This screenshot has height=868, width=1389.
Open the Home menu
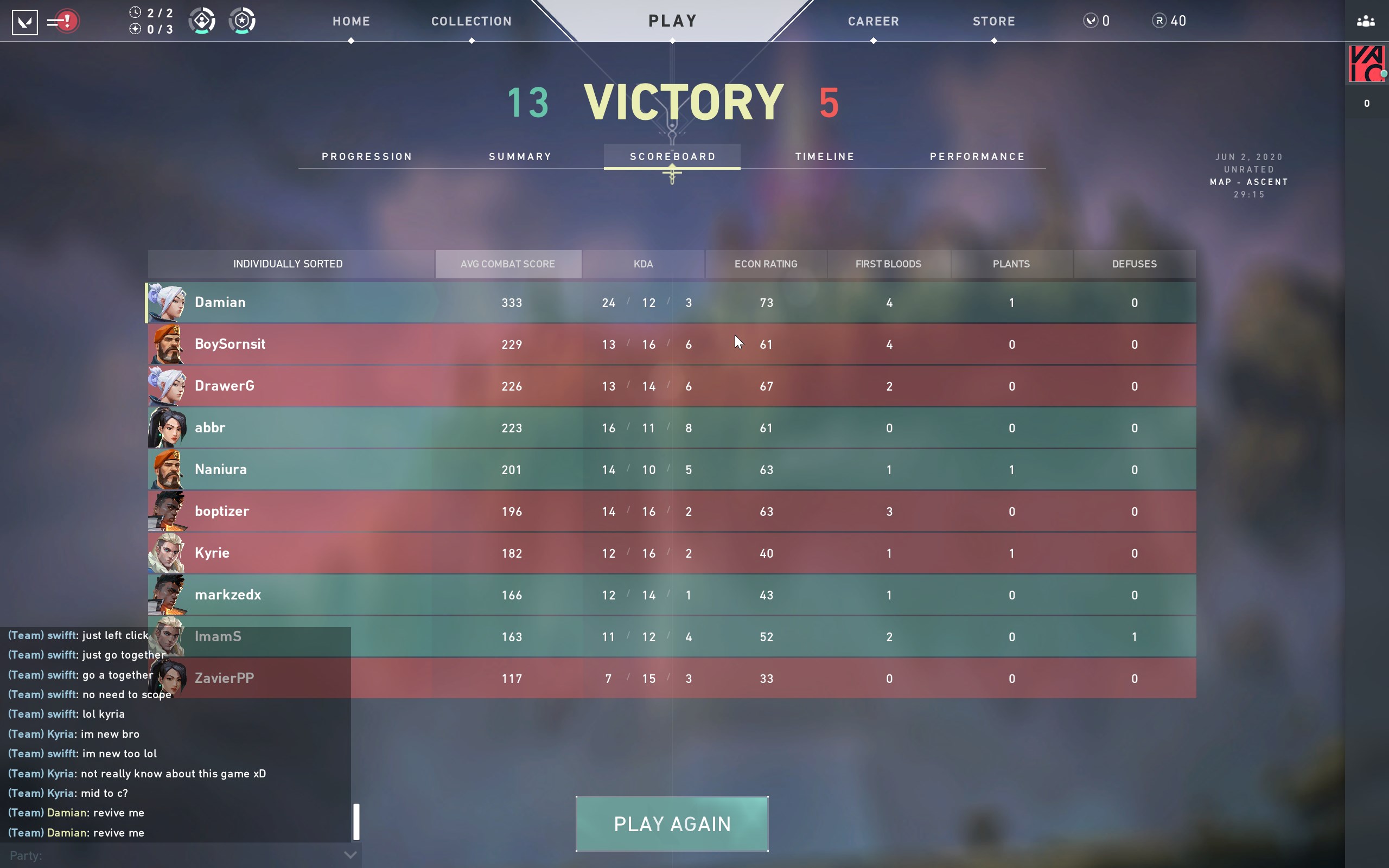pos(351,21)
